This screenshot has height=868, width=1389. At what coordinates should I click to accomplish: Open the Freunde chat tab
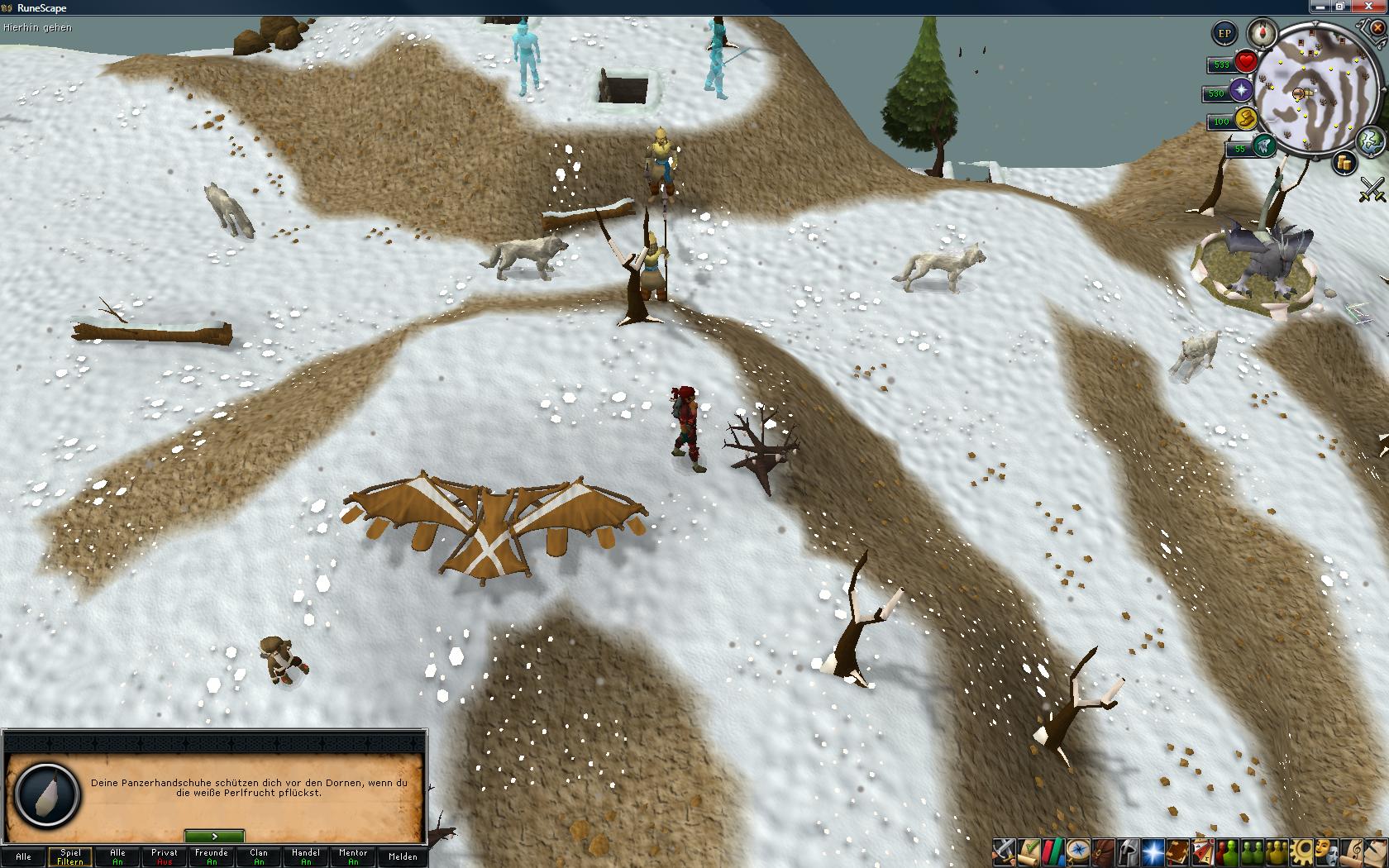click(x=212, y=856)
